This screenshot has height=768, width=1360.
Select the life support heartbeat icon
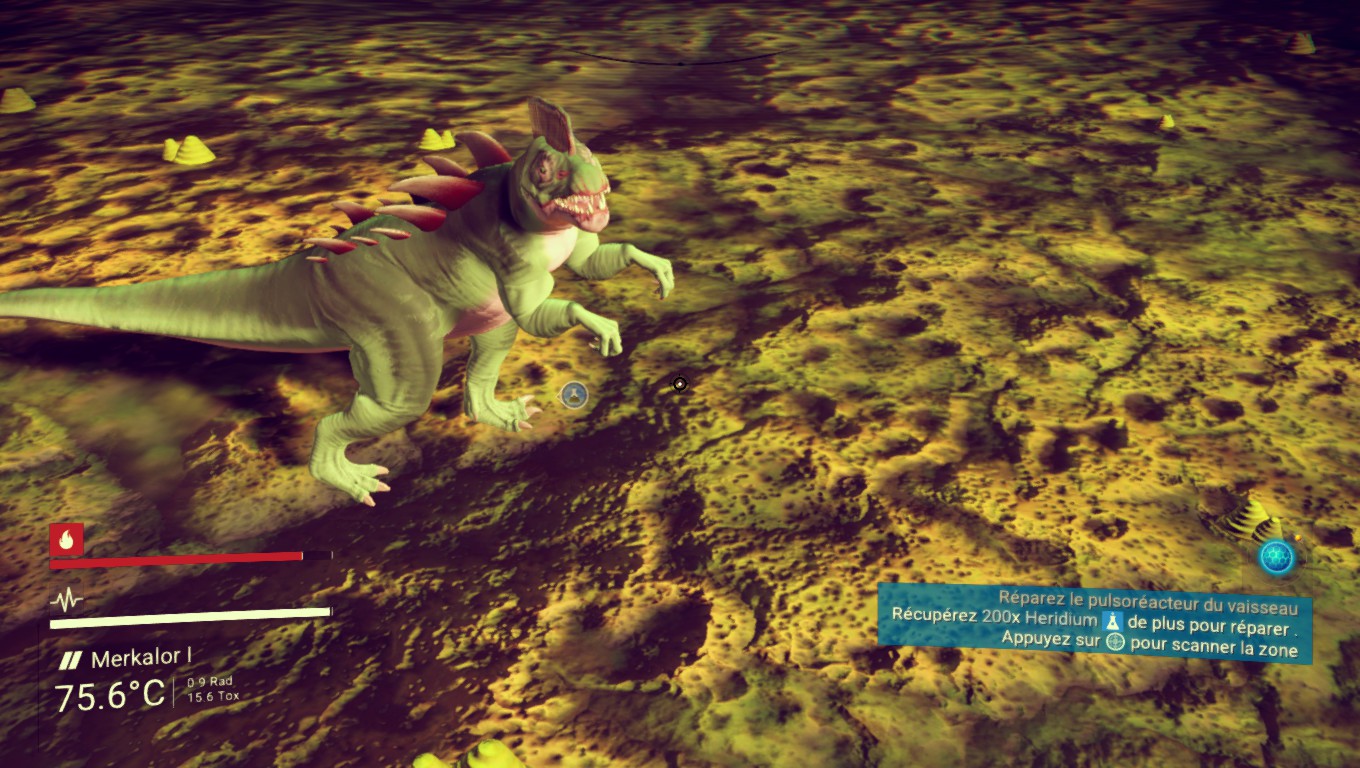(66, 600)
